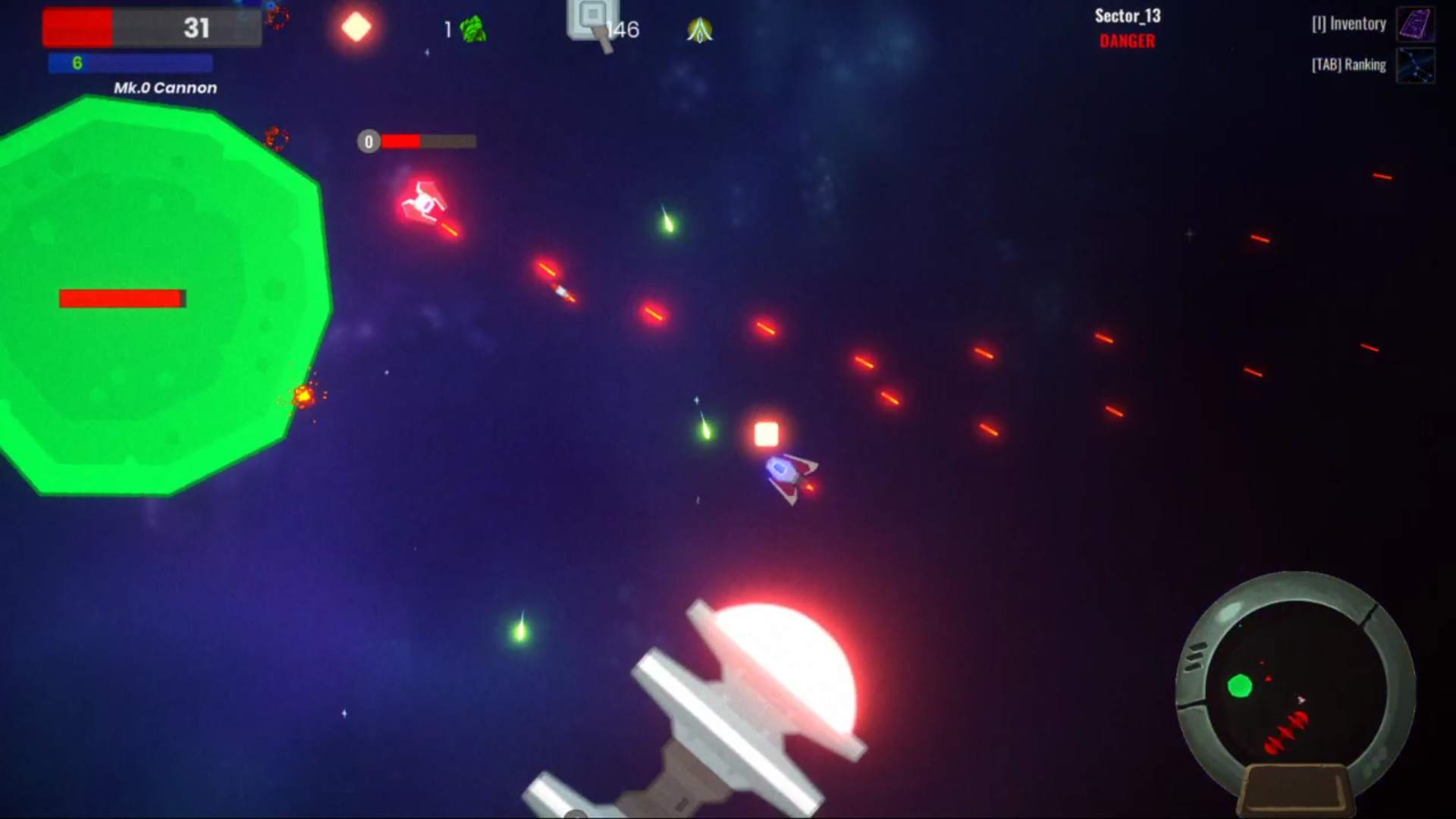1456x819 pixels.
Task: Expand the Sector_13 zone label
Action: (x=1128, y=16)
